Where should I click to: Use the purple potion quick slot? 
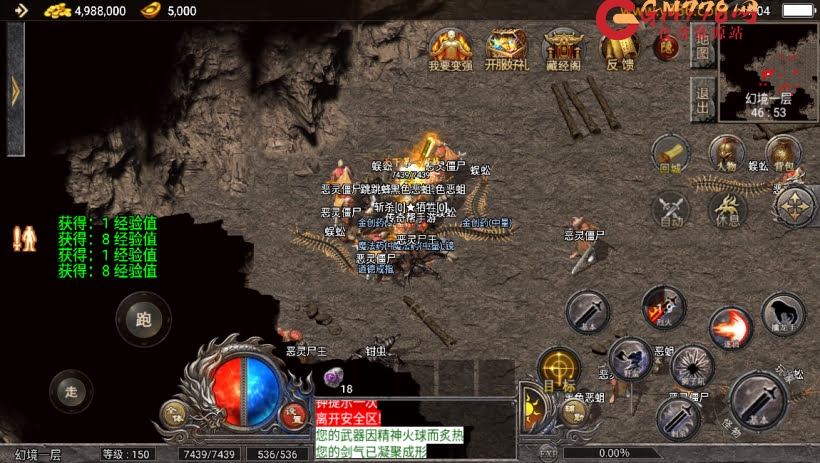333,378
